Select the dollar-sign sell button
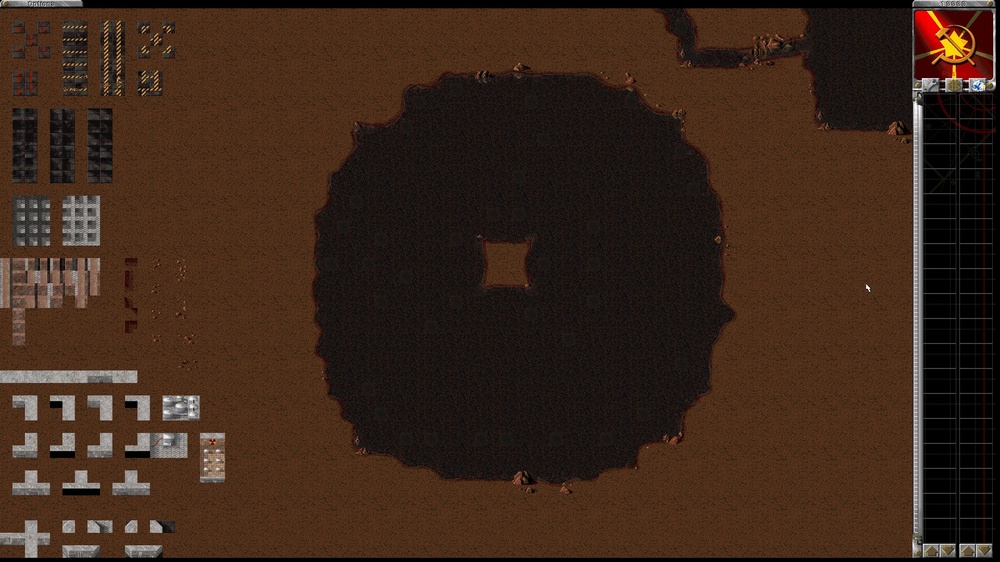Viewport: 1000px width, 562px height. click(x=954, y=86)
